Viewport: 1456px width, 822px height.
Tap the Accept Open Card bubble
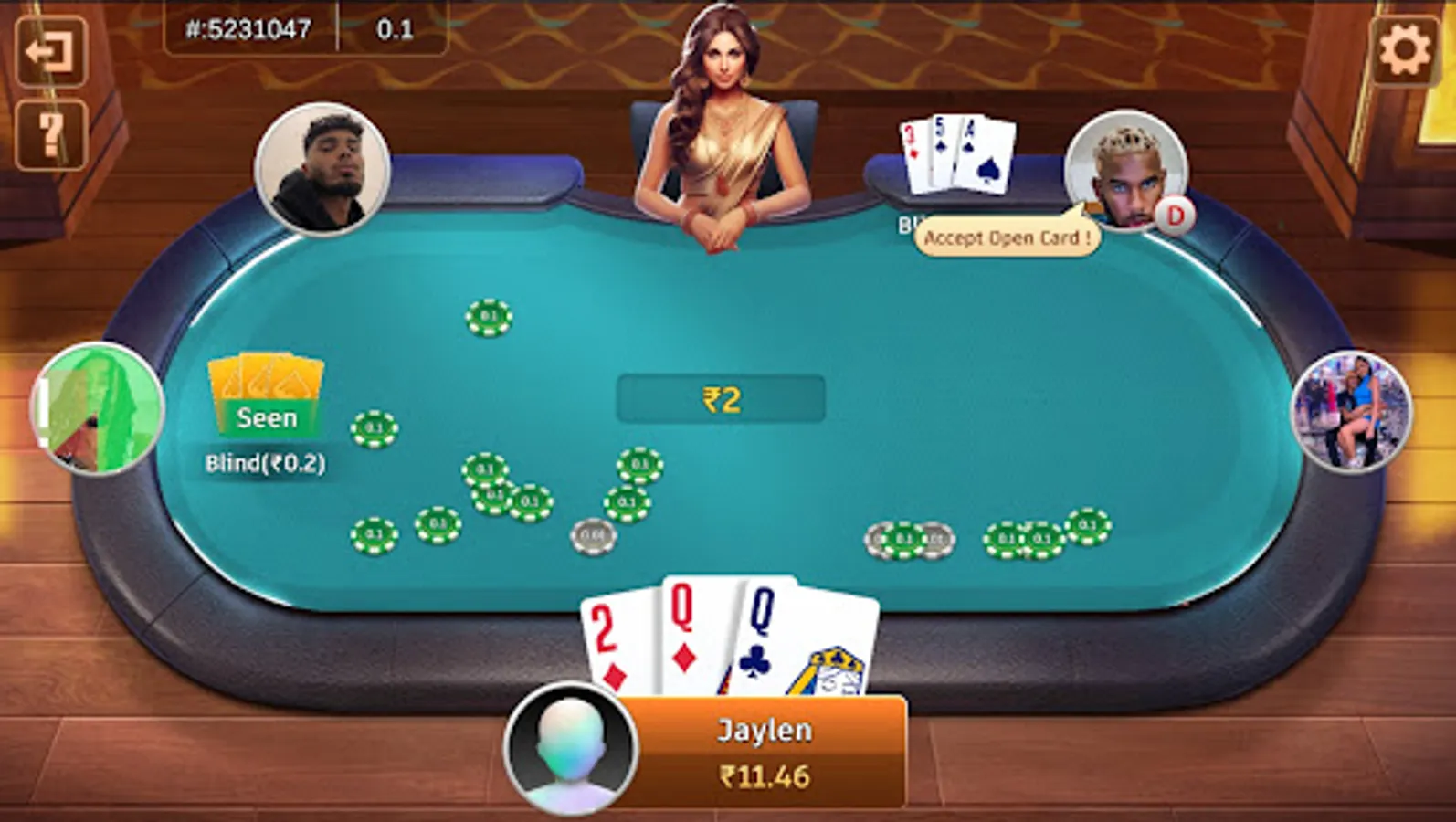[1005, 236]
